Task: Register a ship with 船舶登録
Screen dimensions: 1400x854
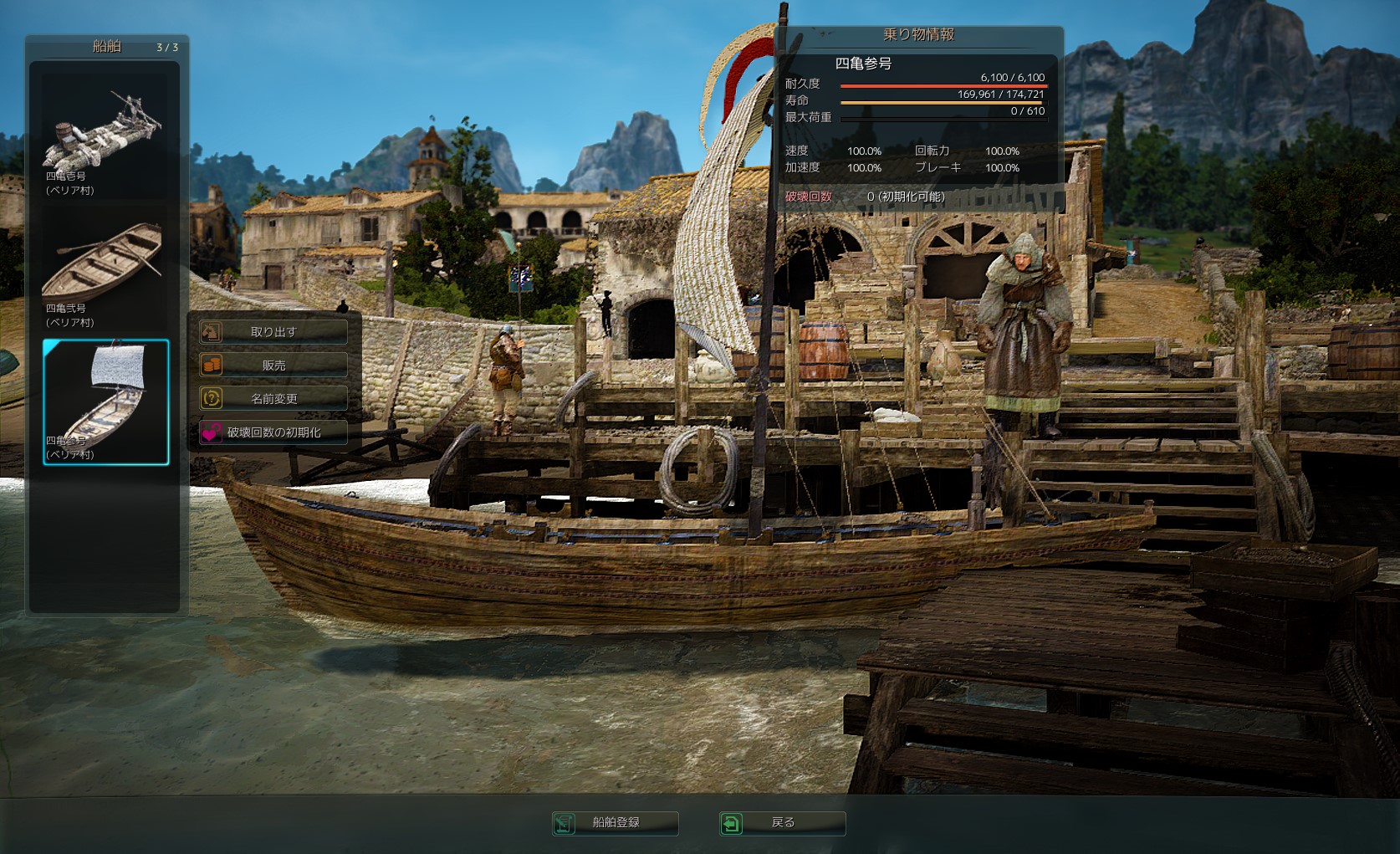Action: coord(616,823)
